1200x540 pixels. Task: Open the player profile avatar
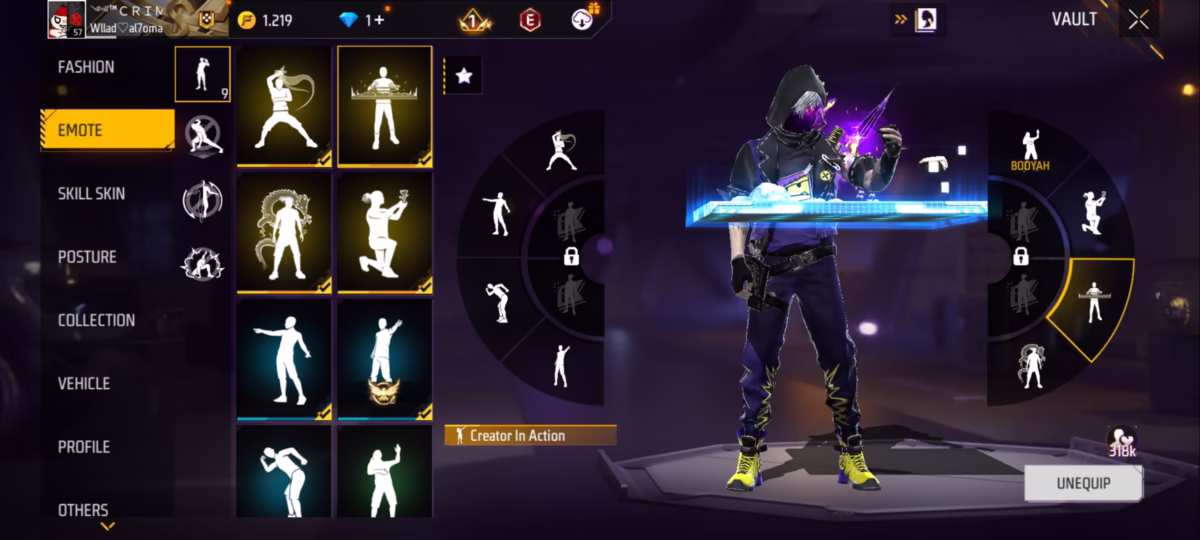click(66, 19)
